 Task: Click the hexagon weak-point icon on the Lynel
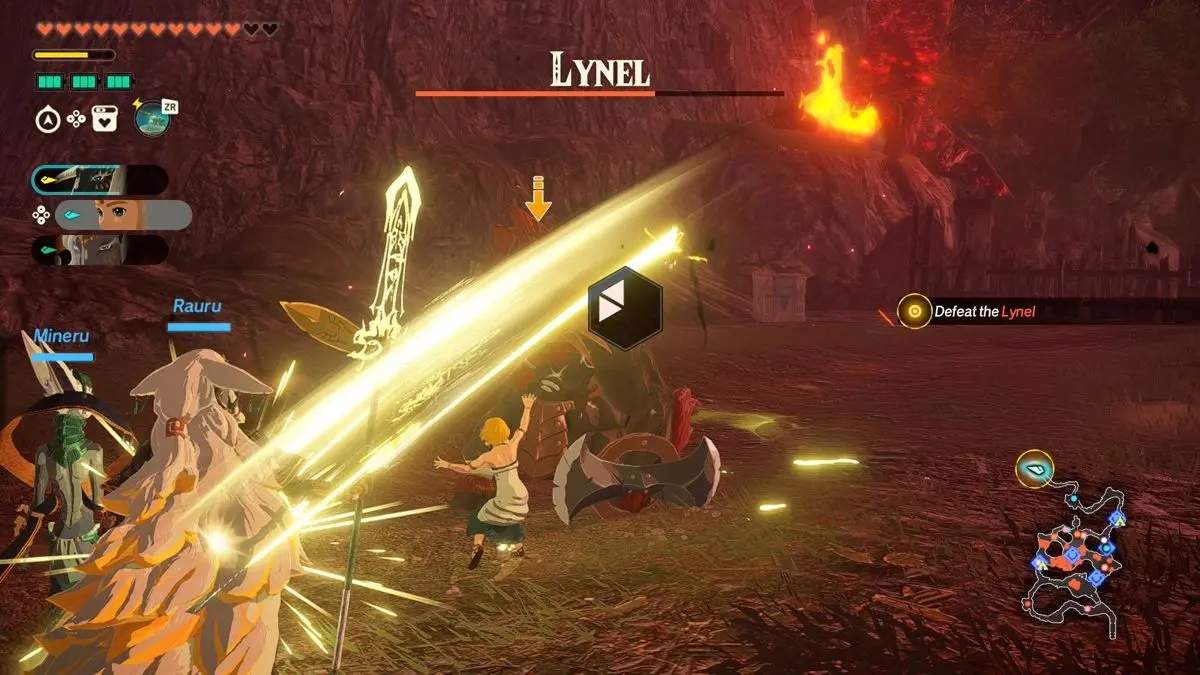tap(625, 308)
